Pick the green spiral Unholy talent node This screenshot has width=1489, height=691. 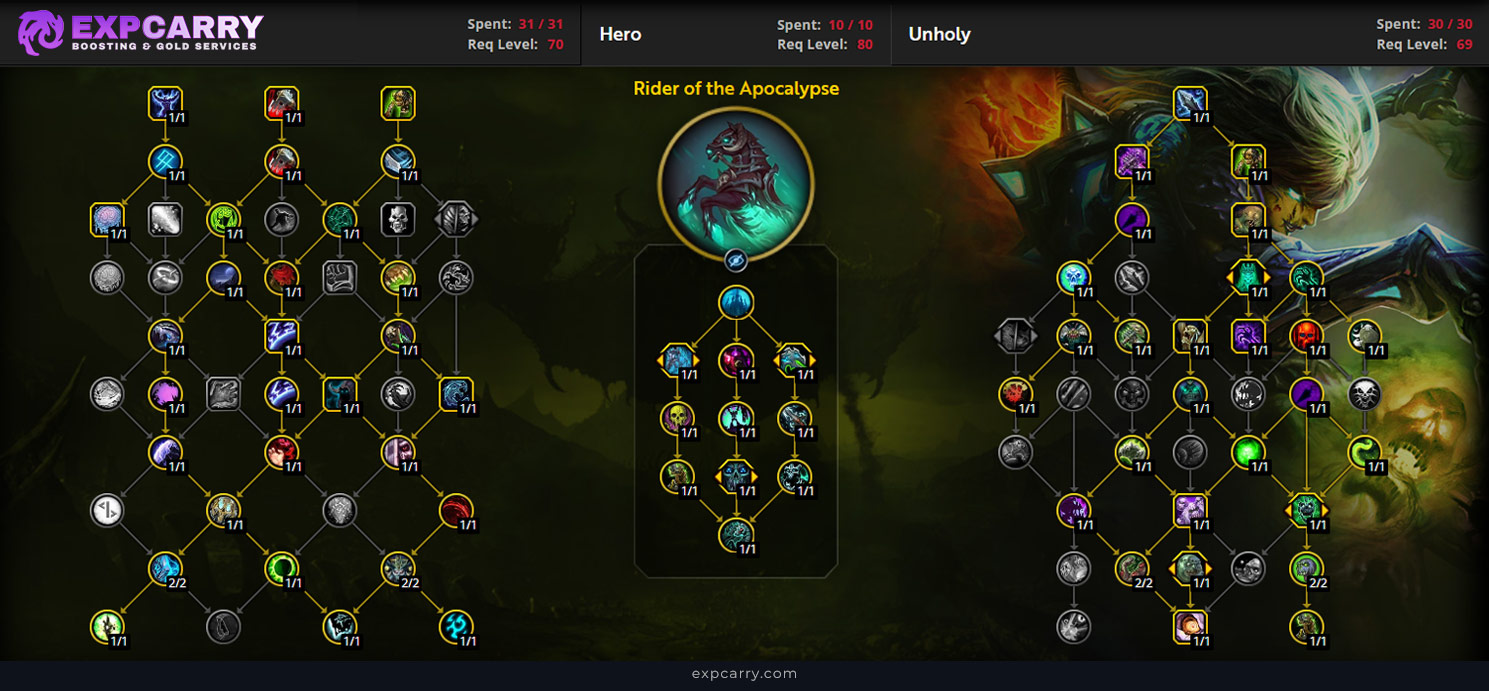1364,452
